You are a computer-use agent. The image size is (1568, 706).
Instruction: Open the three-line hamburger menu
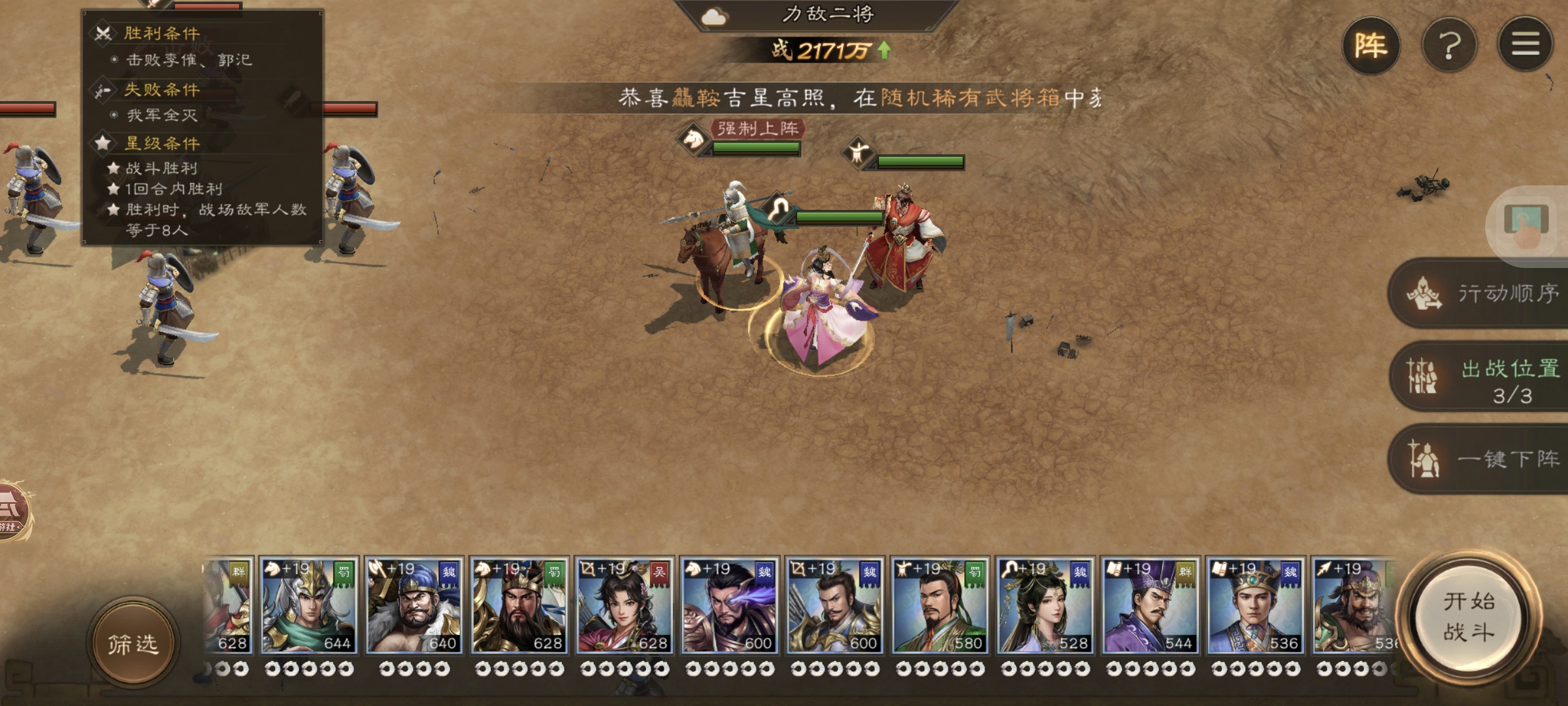tap(1525, 44)
